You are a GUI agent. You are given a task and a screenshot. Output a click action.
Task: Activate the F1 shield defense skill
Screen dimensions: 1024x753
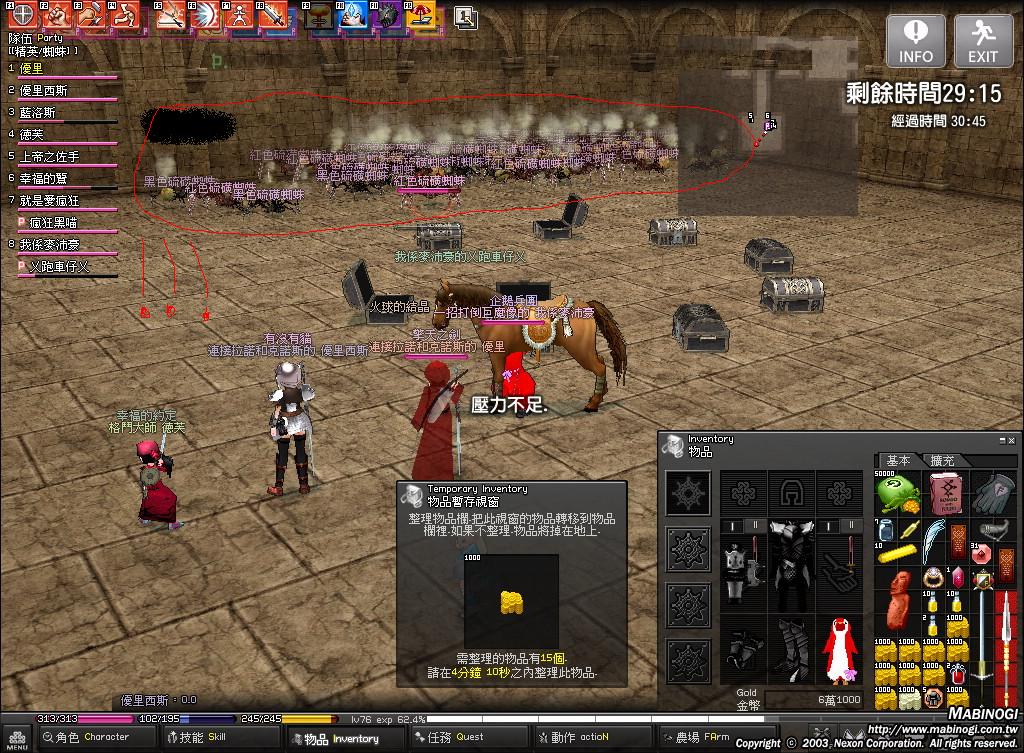[x=21, y=15]
